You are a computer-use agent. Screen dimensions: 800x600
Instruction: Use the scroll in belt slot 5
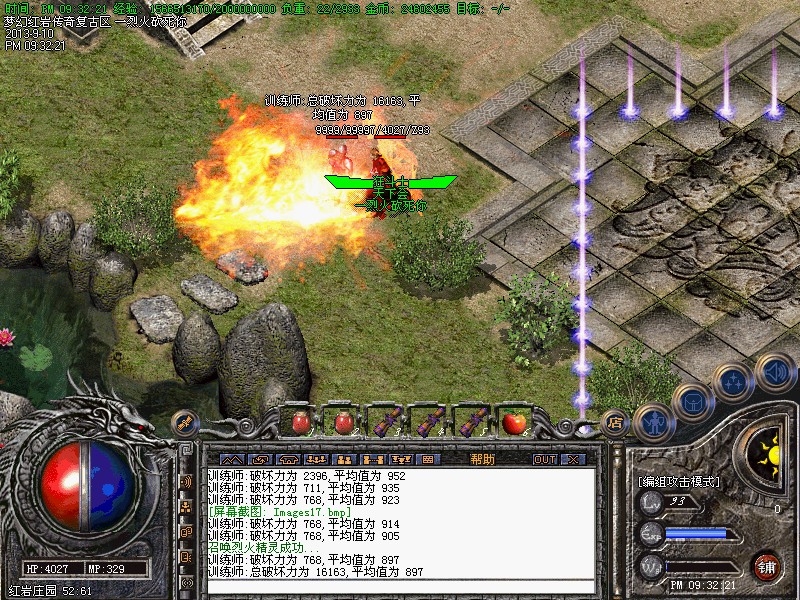[472, 421]
